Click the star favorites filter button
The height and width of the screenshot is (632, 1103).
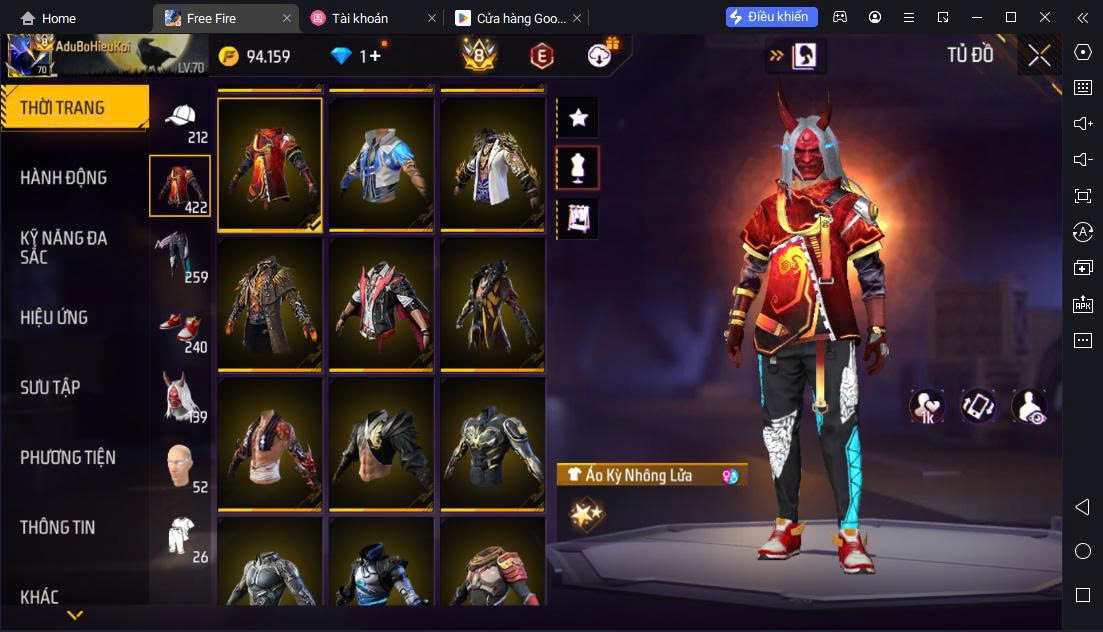577,118
